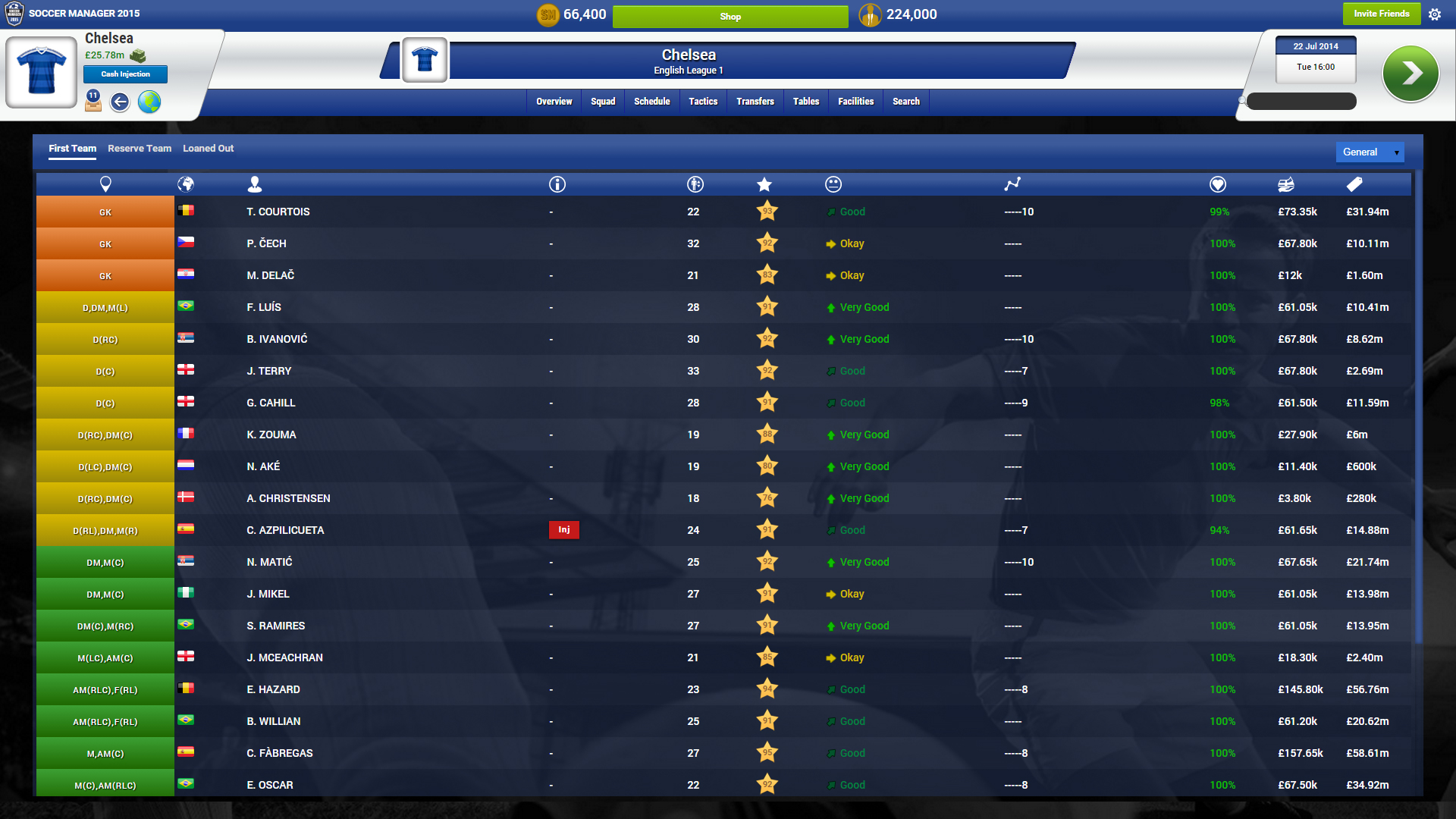
Task: Click the world globe icon under Chelsea badge
Action: [149, 102]
